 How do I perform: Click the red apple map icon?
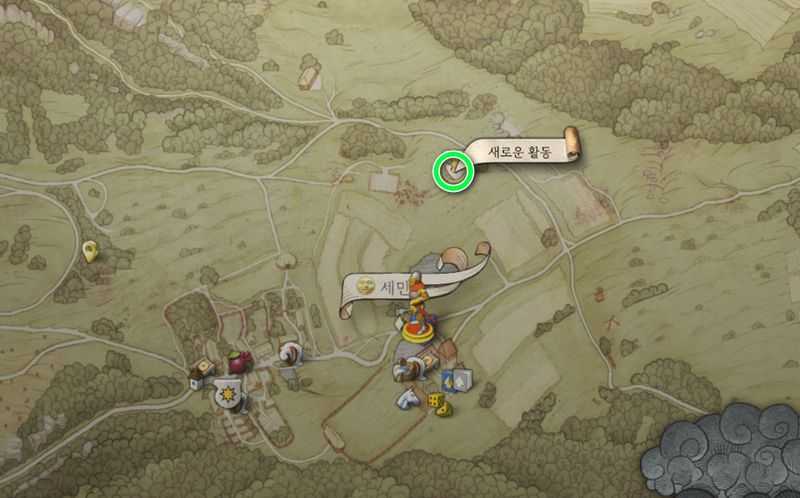(239, 360)
